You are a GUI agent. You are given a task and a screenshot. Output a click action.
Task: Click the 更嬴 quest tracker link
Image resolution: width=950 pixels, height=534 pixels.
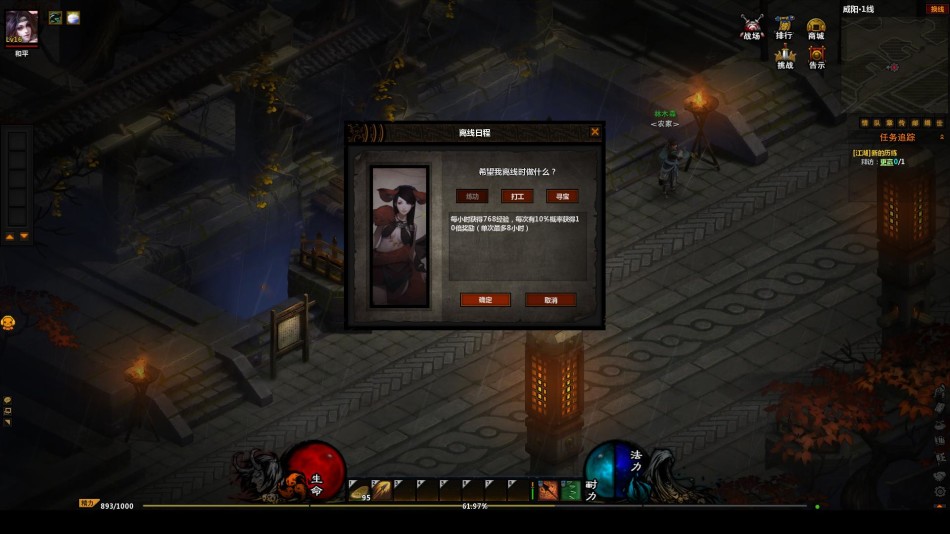[887, 161]
